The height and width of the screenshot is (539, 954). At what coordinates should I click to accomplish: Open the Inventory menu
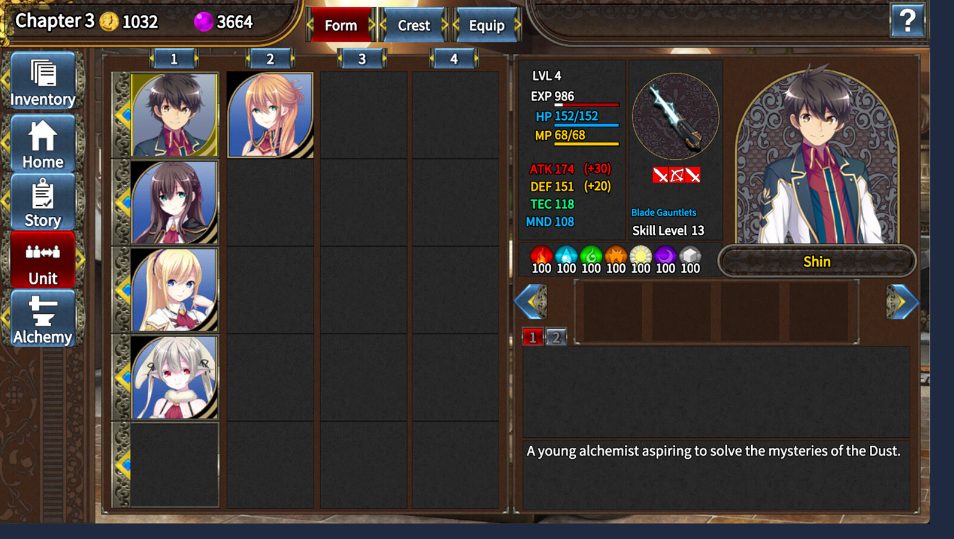click(x=43, y=81)
